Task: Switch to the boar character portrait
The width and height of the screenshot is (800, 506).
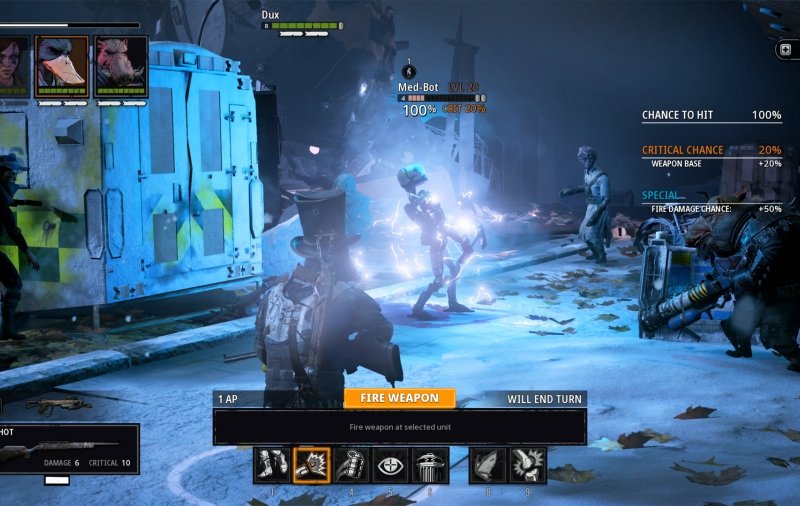Action: [x=121, y=66]
